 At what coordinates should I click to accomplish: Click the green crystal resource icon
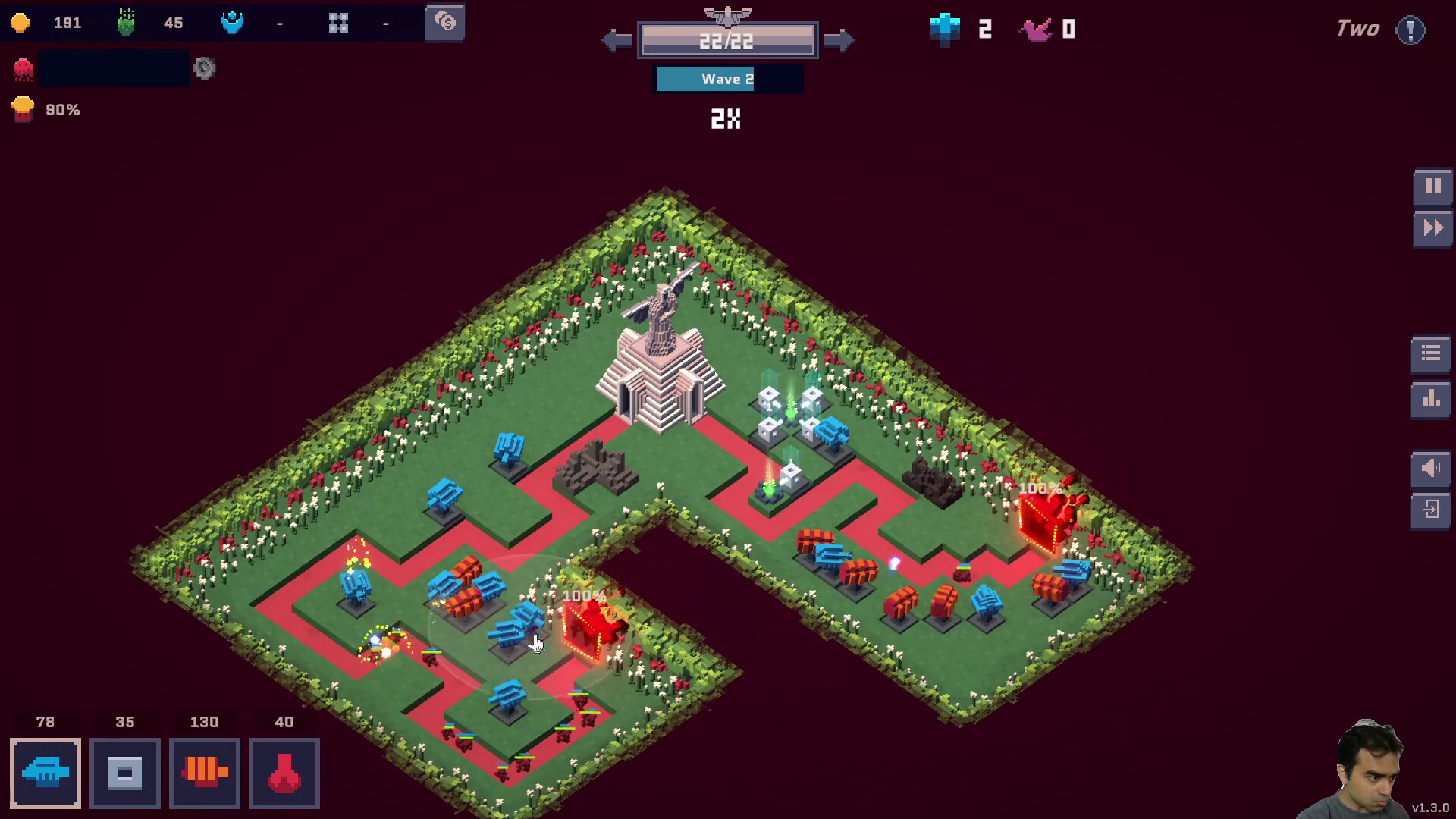coord(126,23)
